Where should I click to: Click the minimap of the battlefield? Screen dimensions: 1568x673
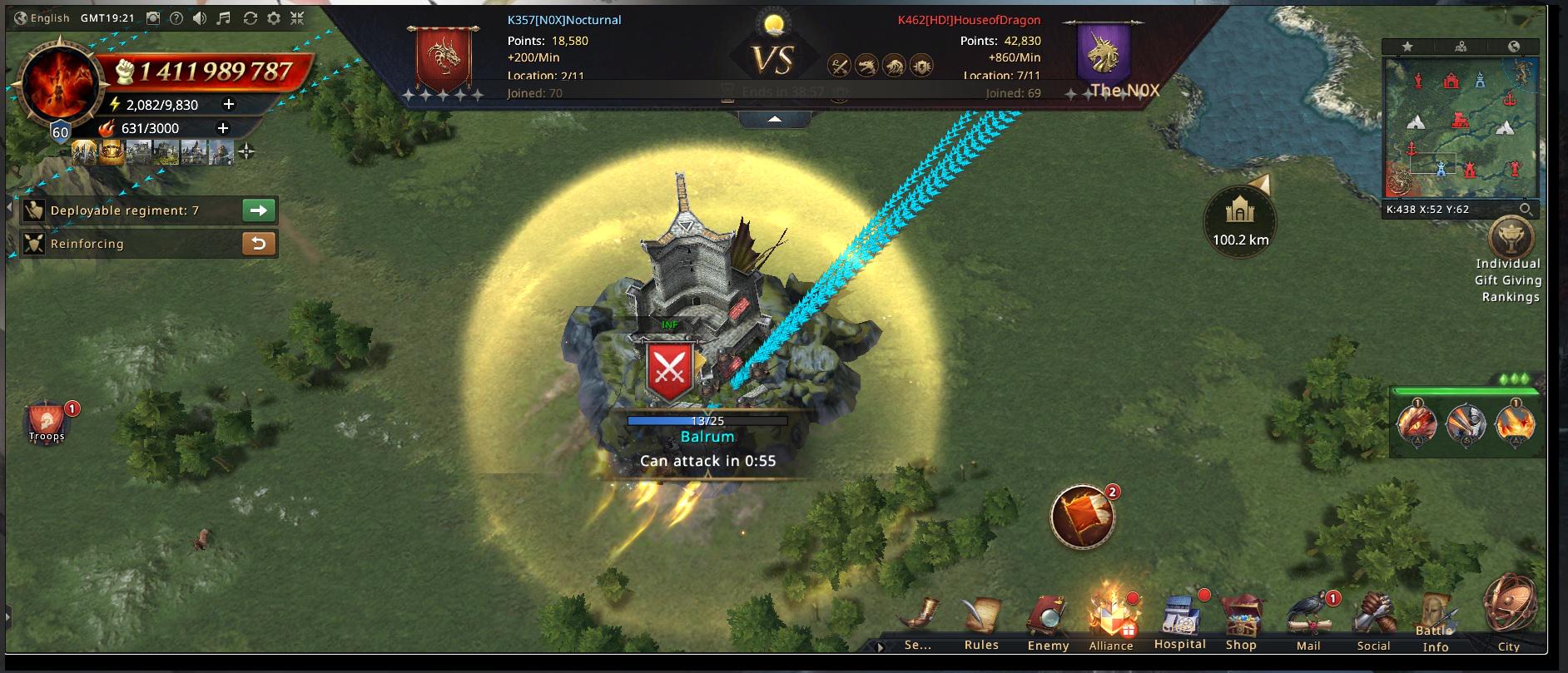pos(1461,127)
